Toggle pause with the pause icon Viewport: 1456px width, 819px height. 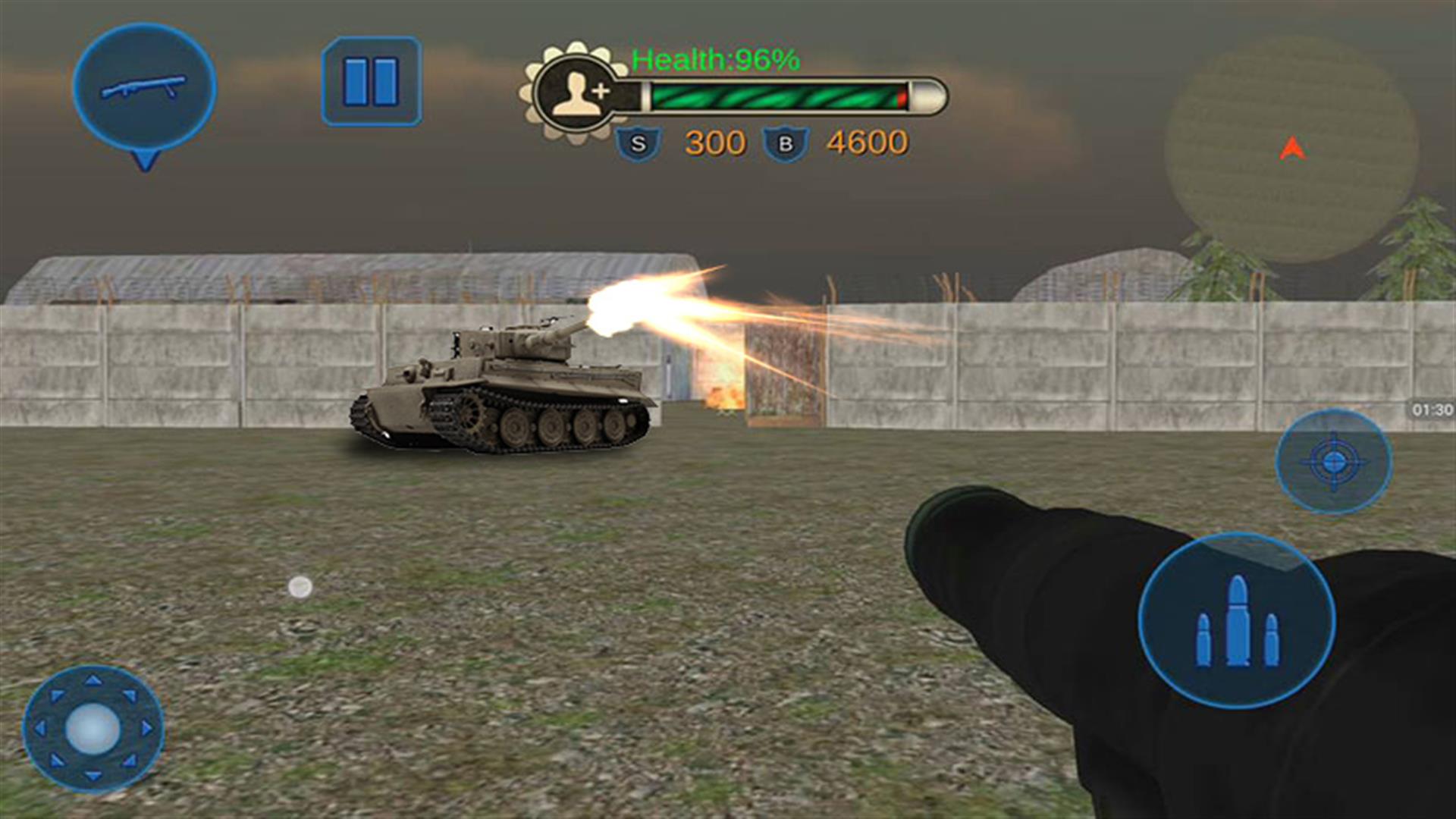click(x=372, y=82)
